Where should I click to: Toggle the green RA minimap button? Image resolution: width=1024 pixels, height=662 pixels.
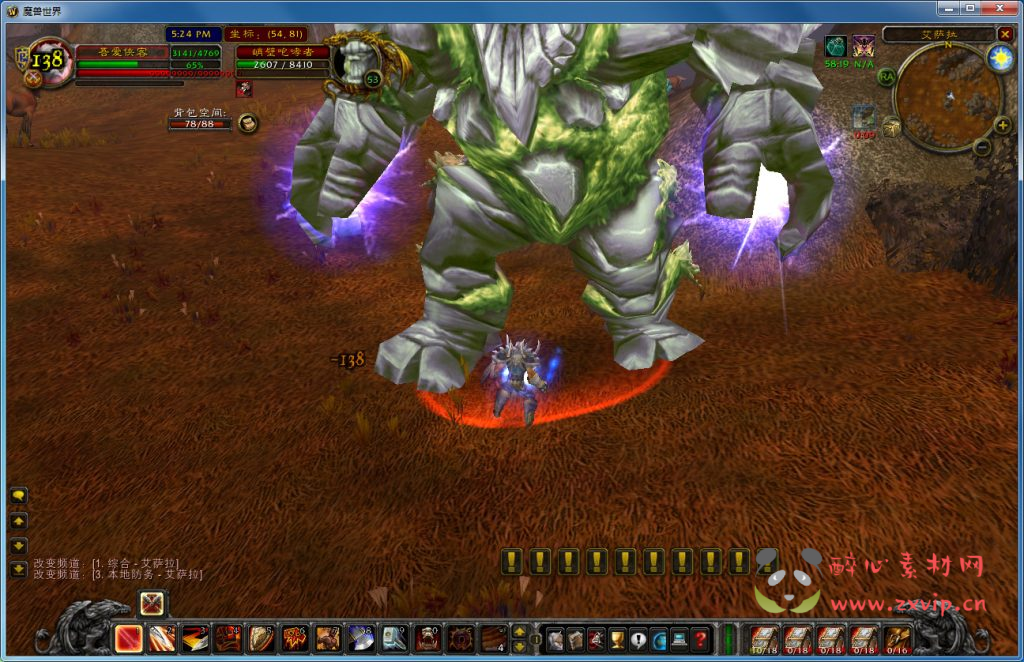[x=886, y=76]
